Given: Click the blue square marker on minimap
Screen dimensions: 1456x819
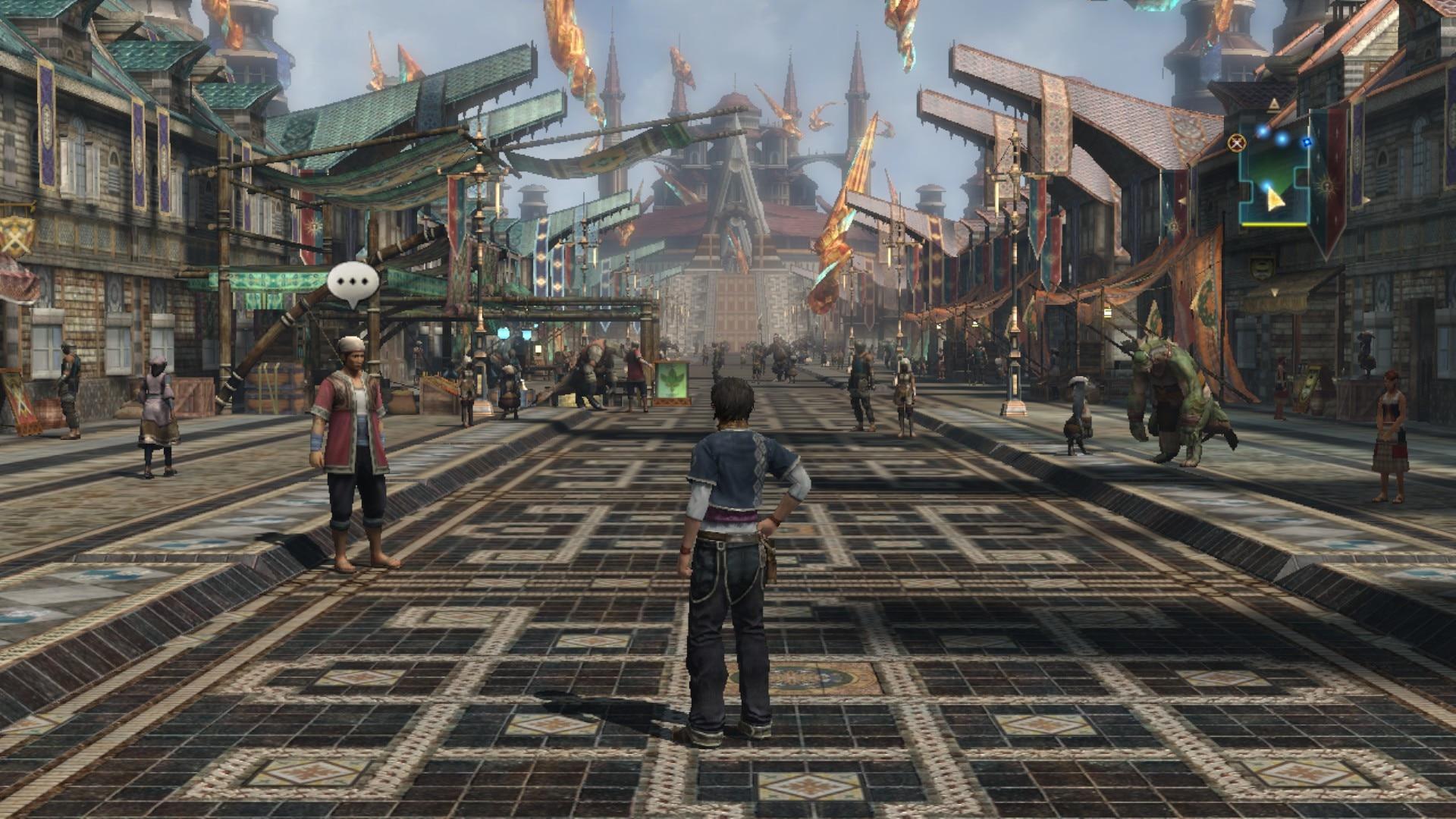Looking at the screenshot, I should [x=1307, y=142].
